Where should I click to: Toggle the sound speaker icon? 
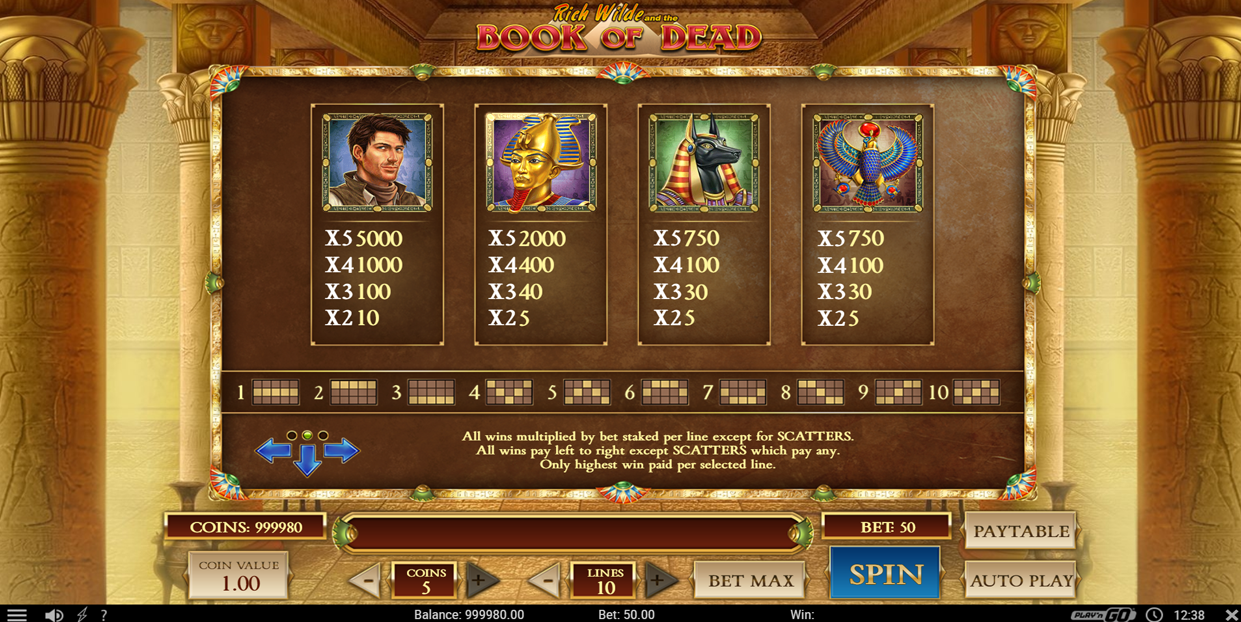click(x=54, y=614)
